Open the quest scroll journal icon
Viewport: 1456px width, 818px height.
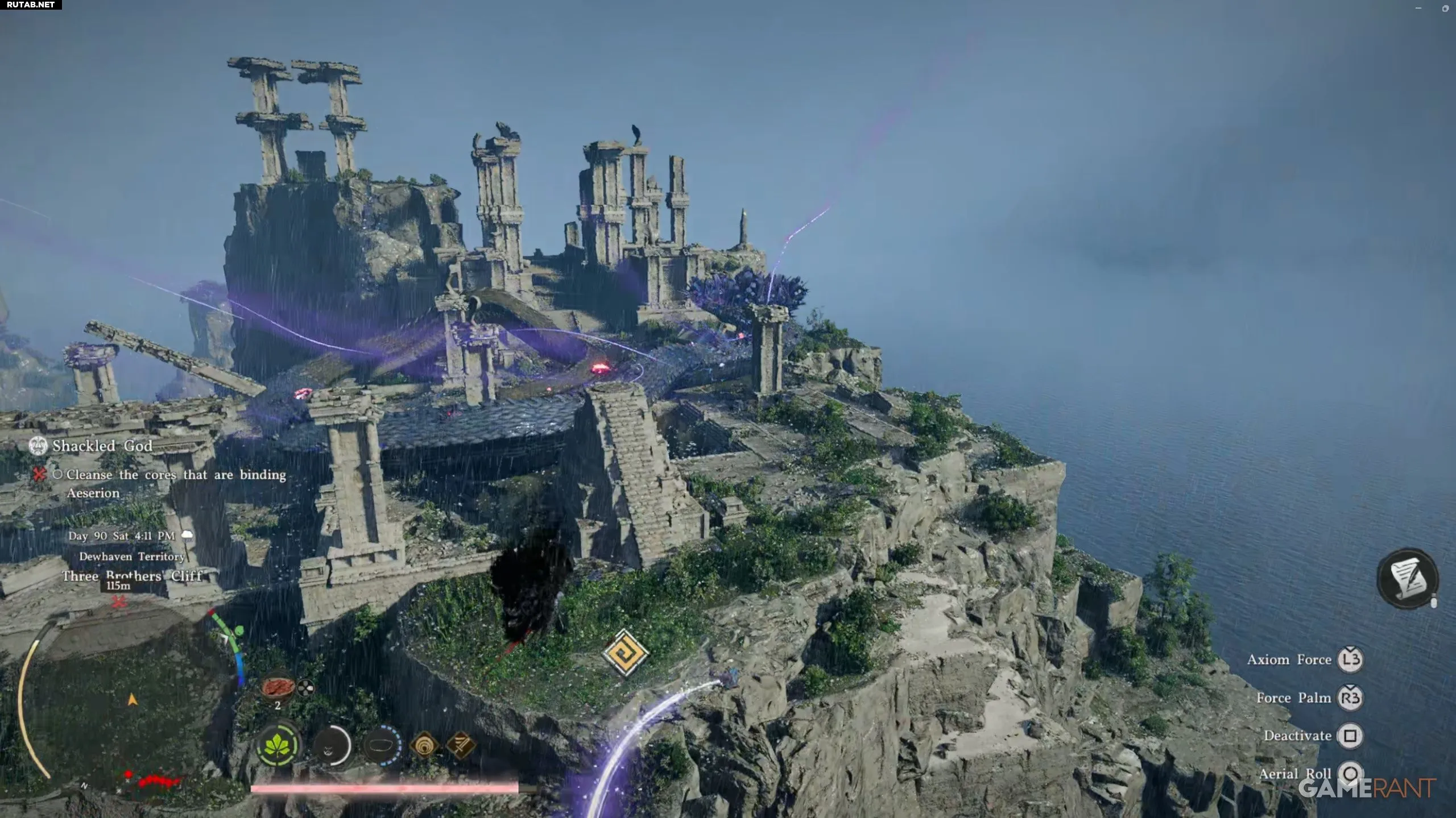coord(1408,579)
